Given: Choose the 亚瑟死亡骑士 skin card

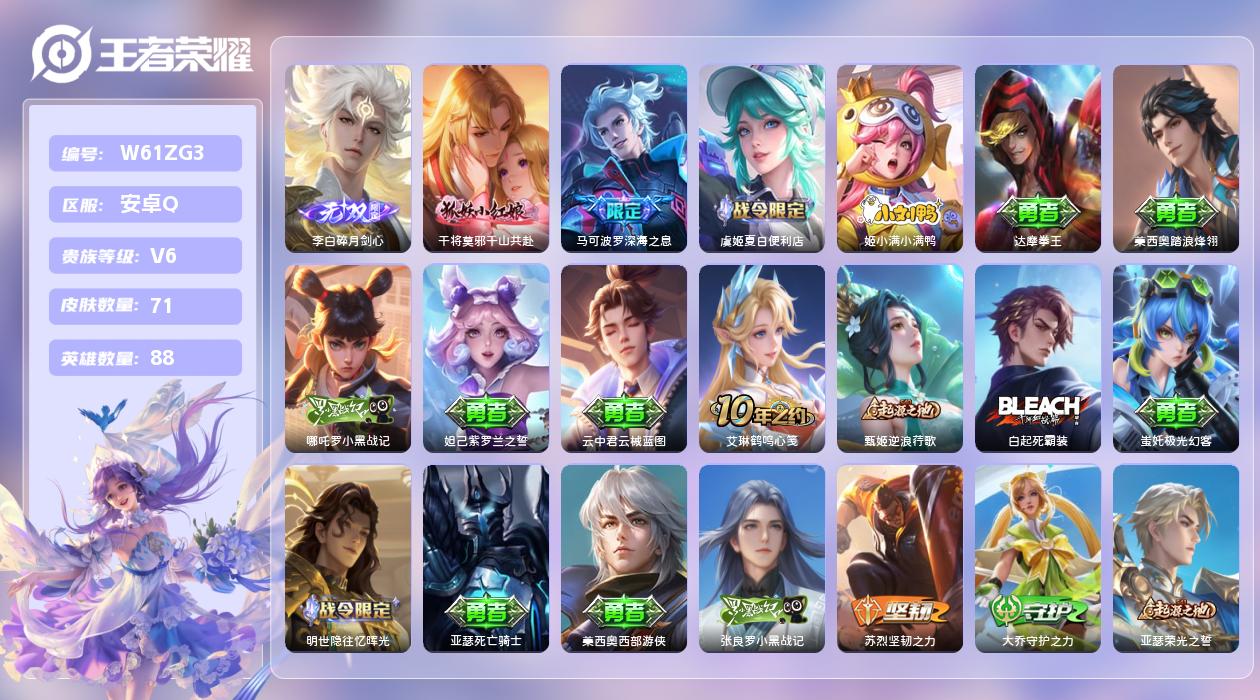Looking at the screenshot, I should point(486,558).
